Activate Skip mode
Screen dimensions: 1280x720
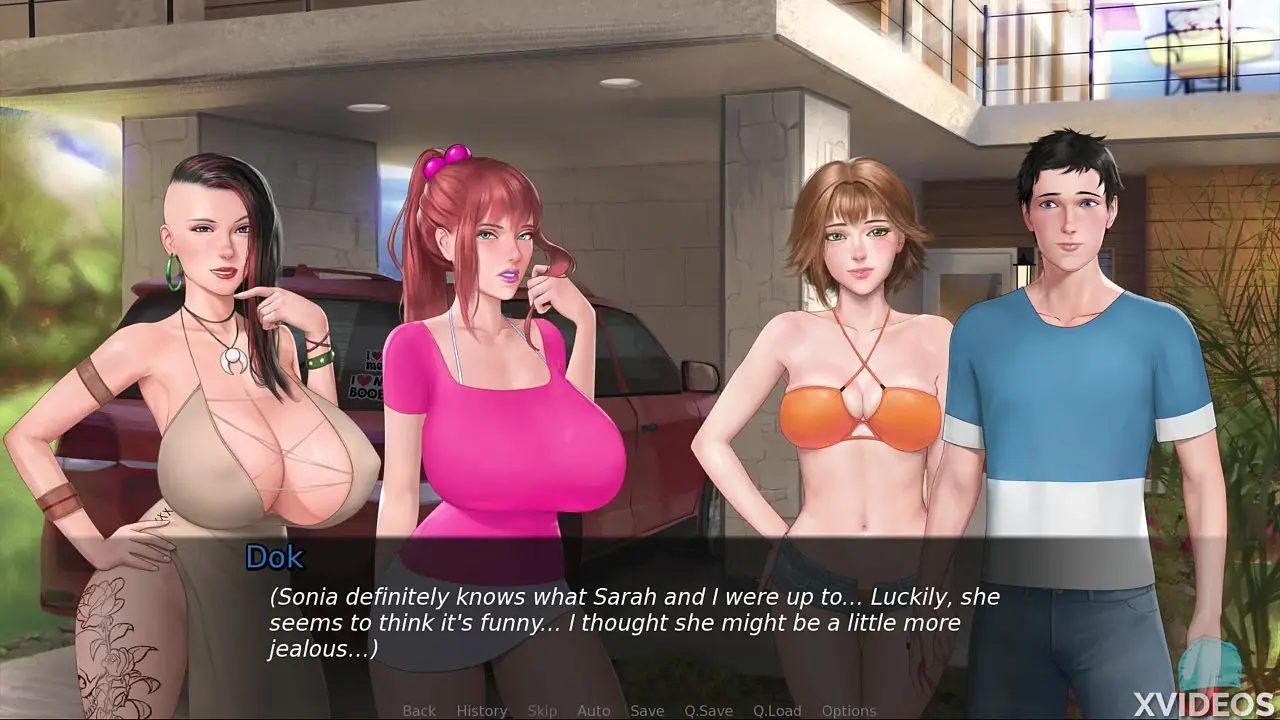click(x=542, y=711)
